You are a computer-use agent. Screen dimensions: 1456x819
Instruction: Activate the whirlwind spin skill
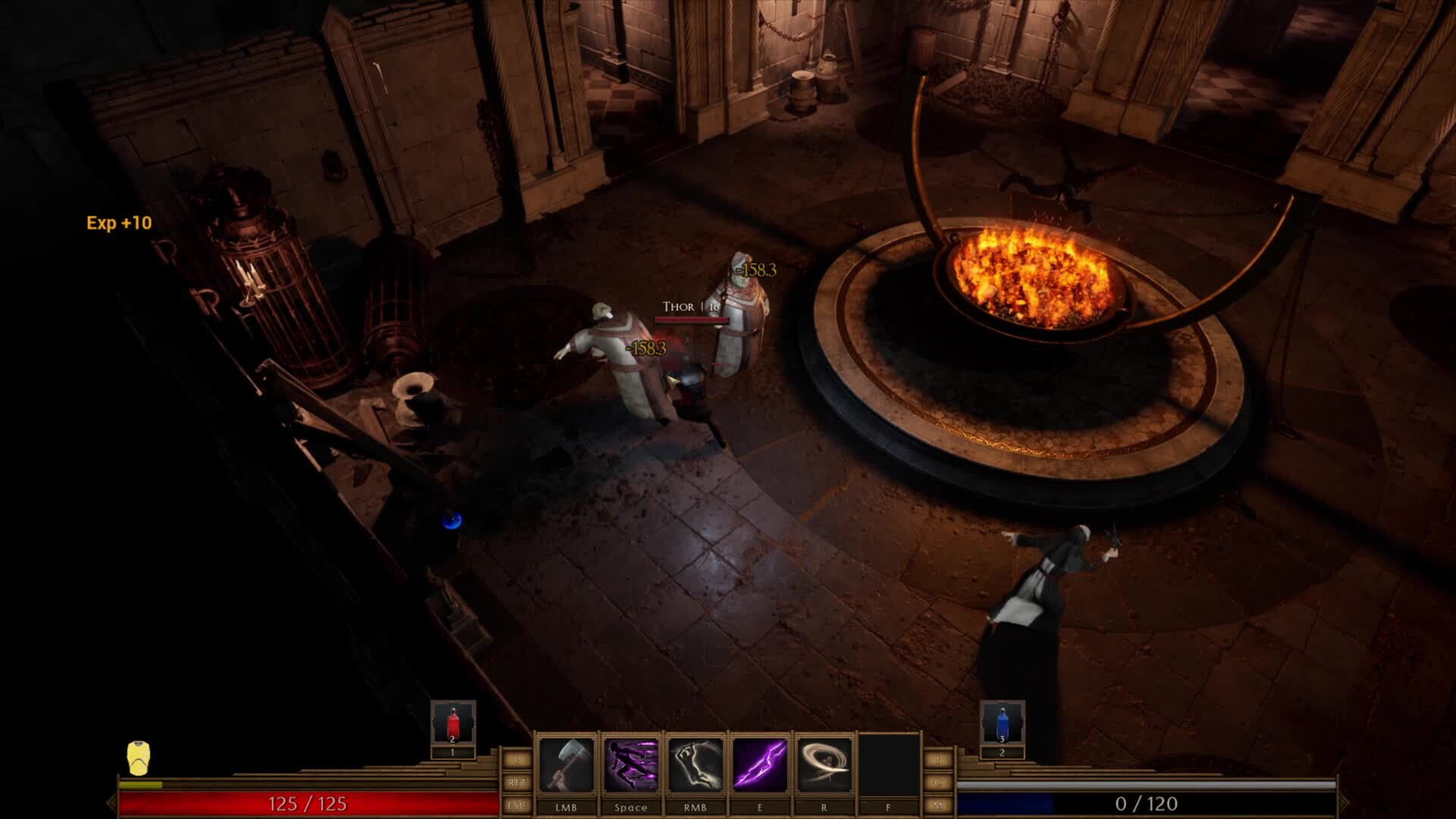point(824,764)
